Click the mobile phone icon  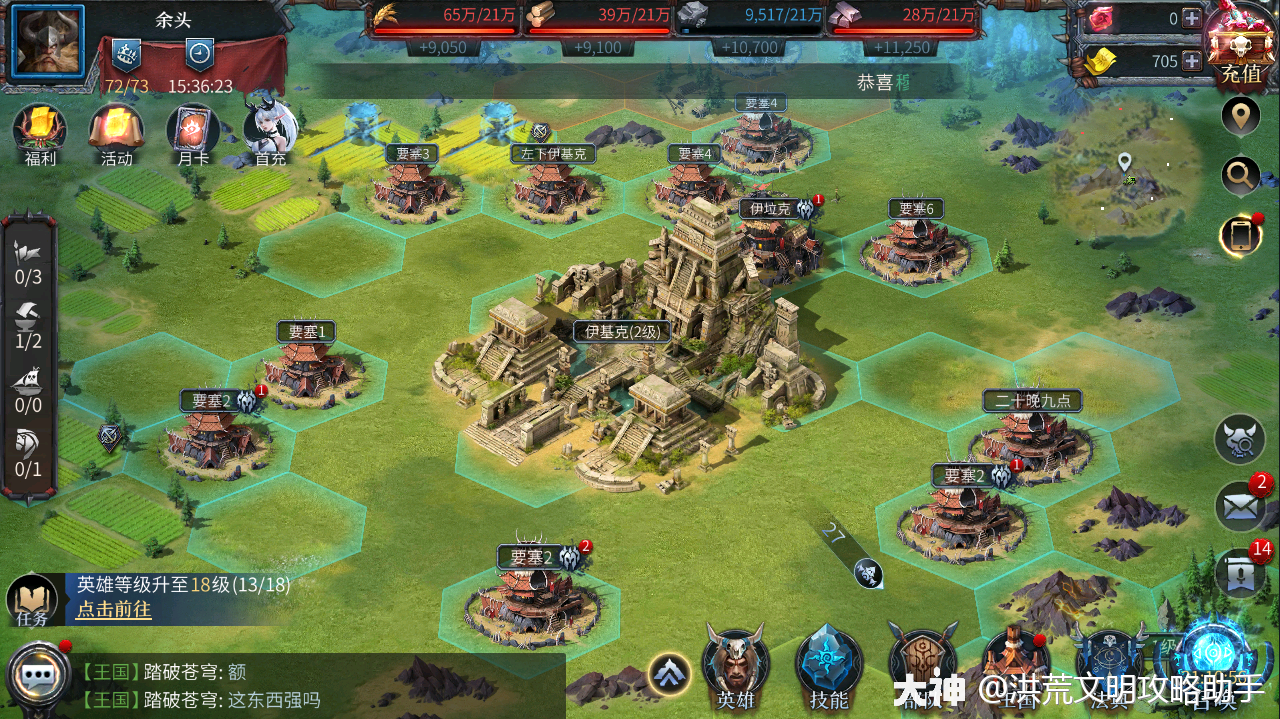pos(1241,236)
